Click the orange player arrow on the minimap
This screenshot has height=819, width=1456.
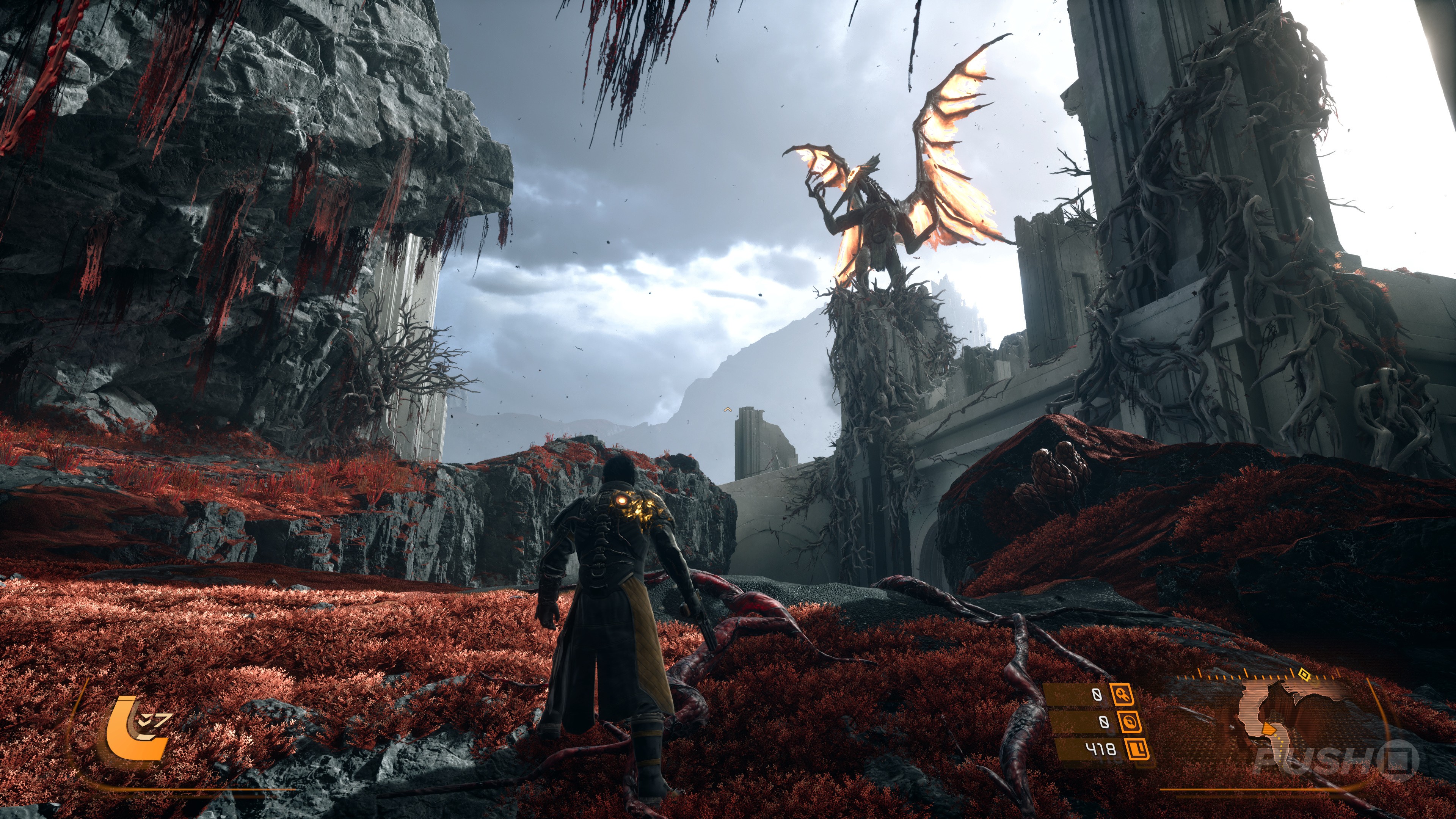(x=1268, y=730)
